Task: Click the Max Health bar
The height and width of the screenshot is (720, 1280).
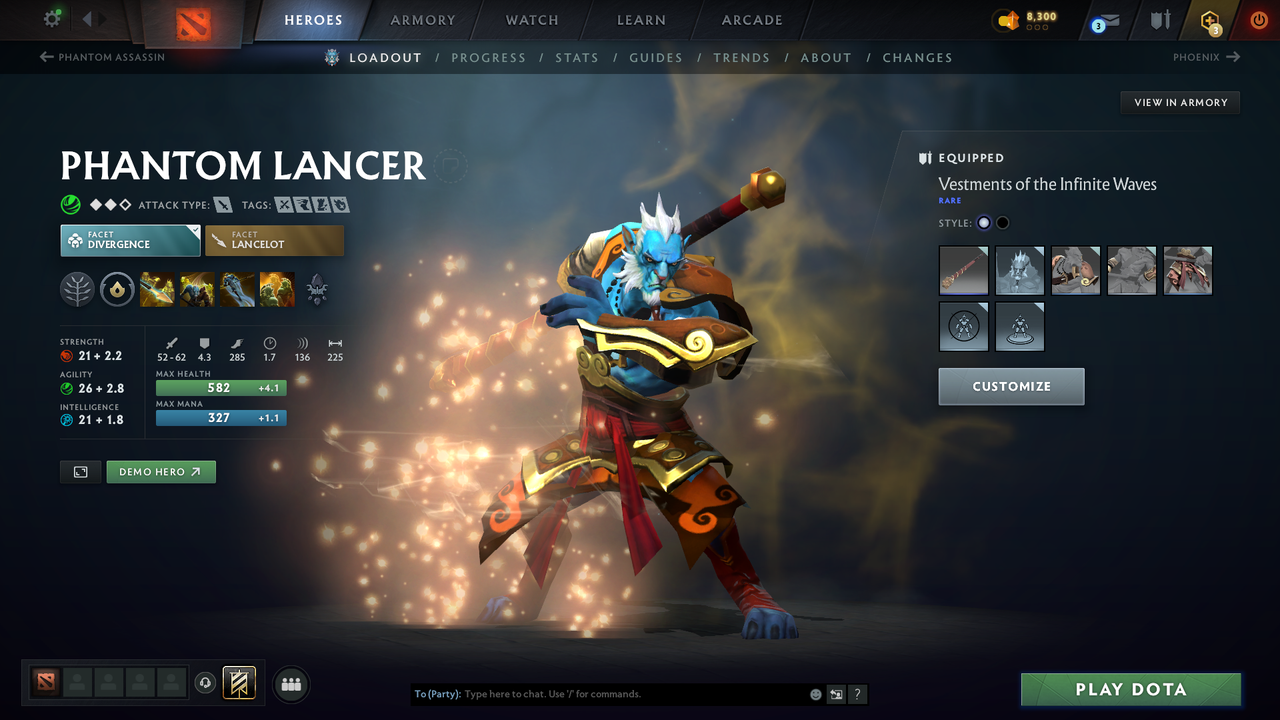Action: (x=220, y=387)
